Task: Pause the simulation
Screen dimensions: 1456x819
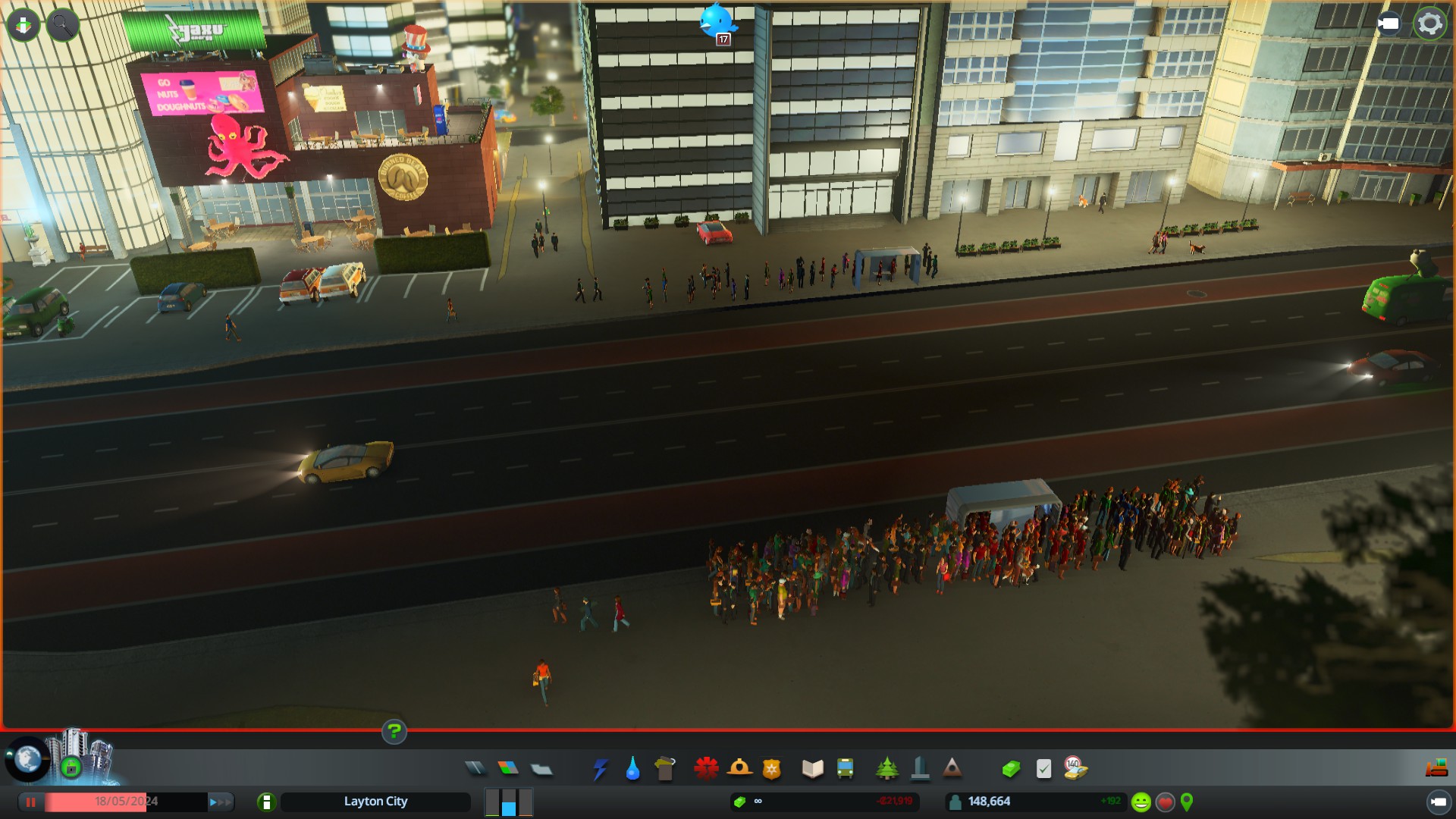Action: 31,802
